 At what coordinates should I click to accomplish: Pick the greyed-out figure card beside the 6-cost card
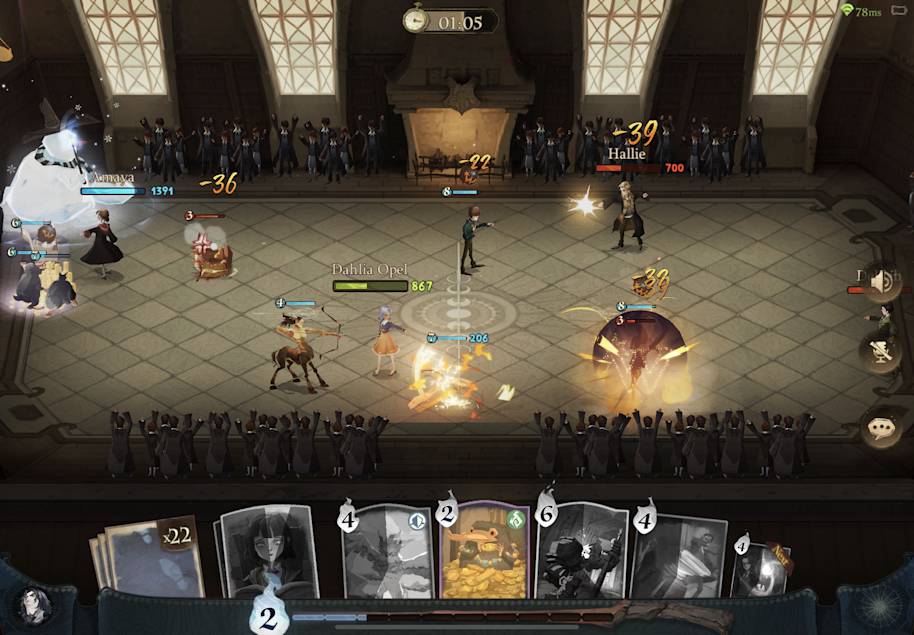point(676,557)
